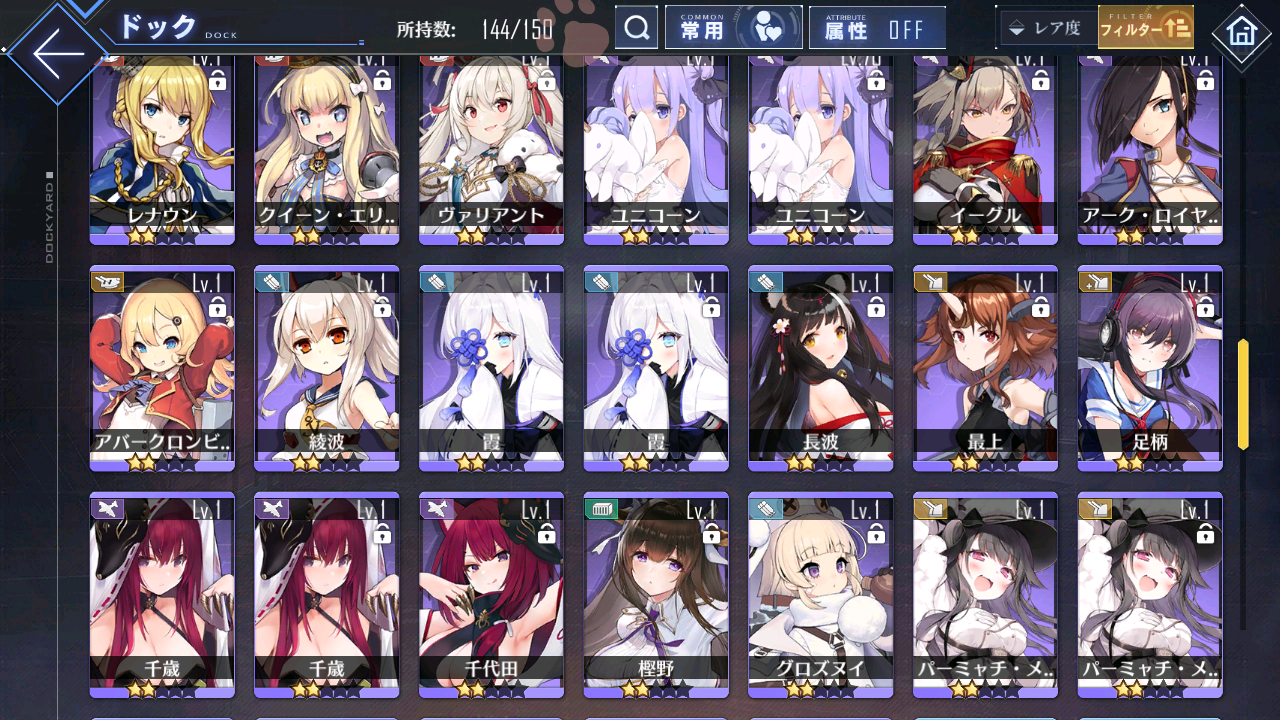The width and height of the screenshot is (1280, 720).
Task: Click the yellow scrollbar on right edge
Action: point(1243,390)
